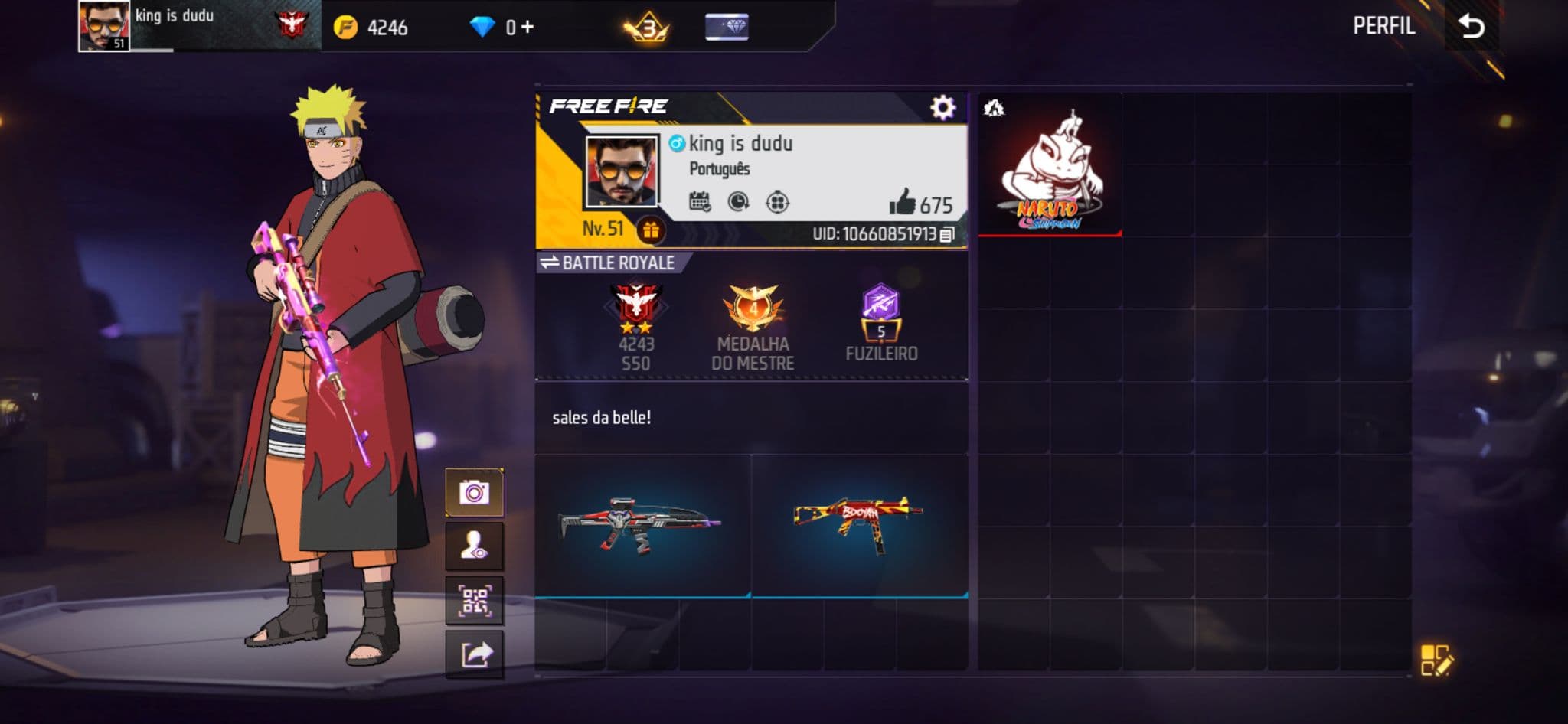The image size is (1568, 724).
Task: Go back using the return arrow
Action: coord(1471,26)
